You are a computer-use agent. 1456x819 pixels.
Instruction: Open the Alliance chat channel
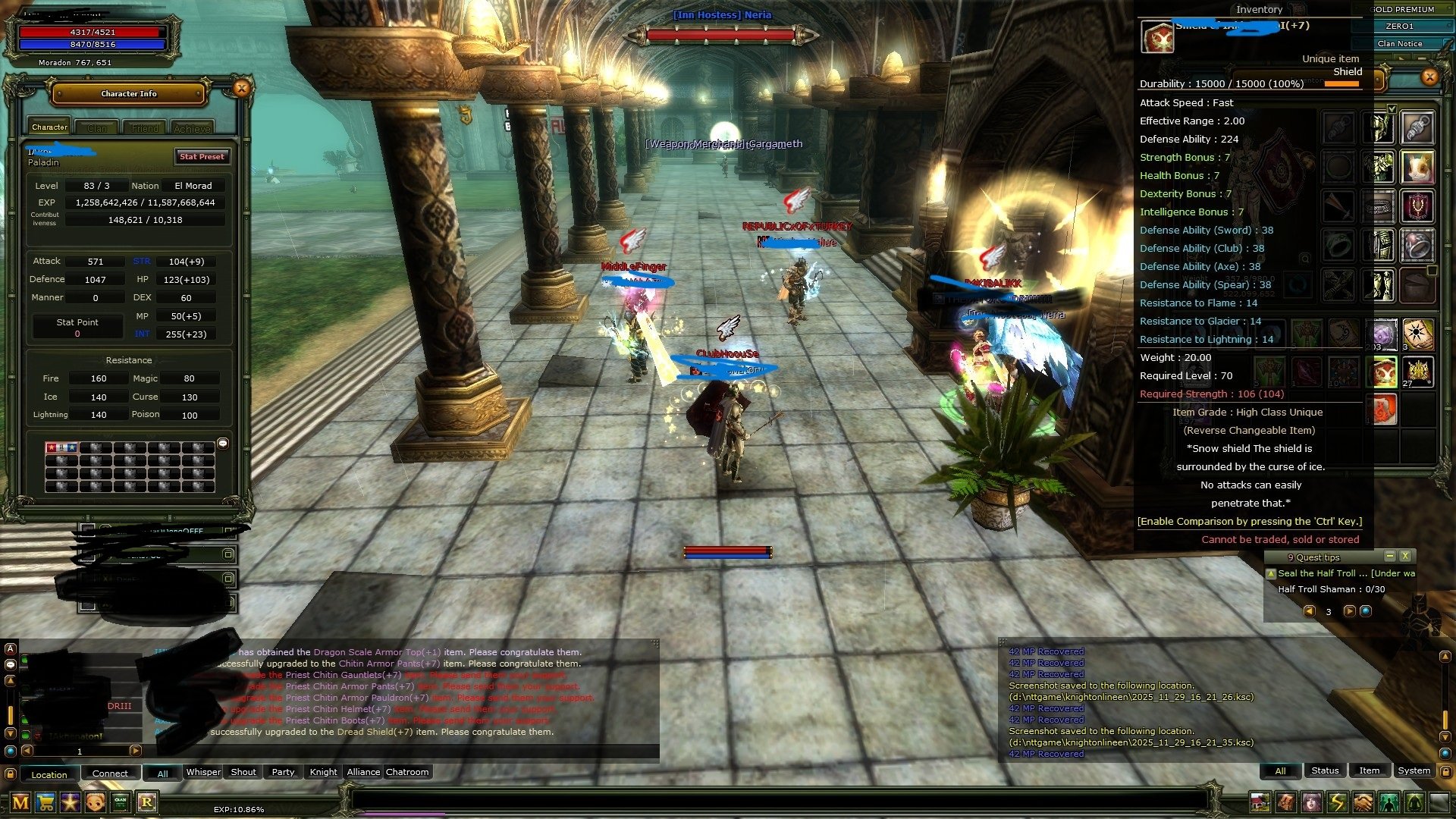coord(363,772)
